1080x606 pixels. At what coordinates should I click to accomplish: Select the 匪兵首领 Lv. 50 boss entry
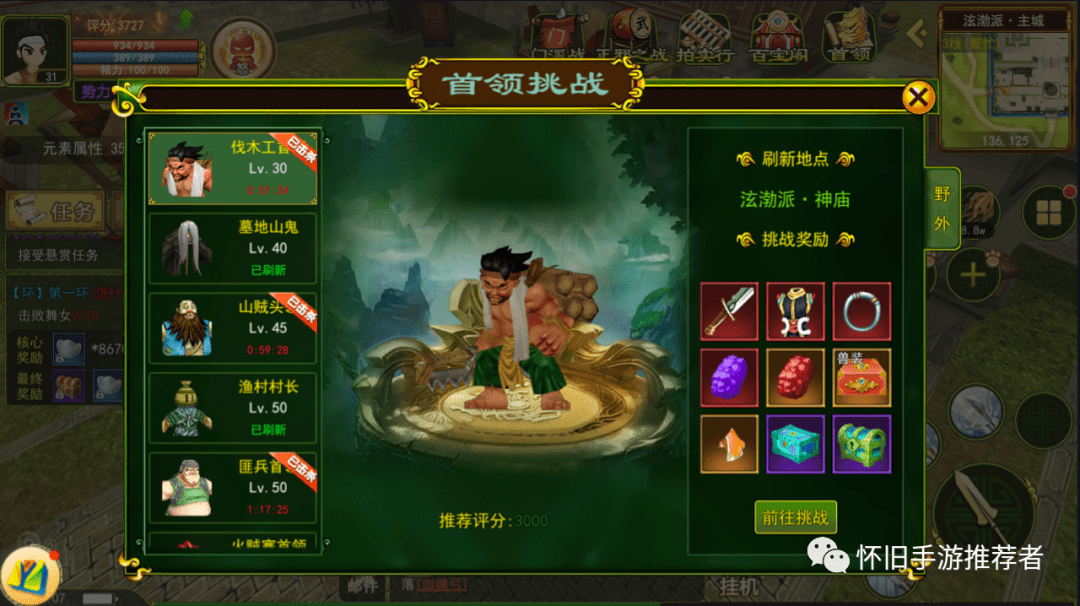pos(232,487)
